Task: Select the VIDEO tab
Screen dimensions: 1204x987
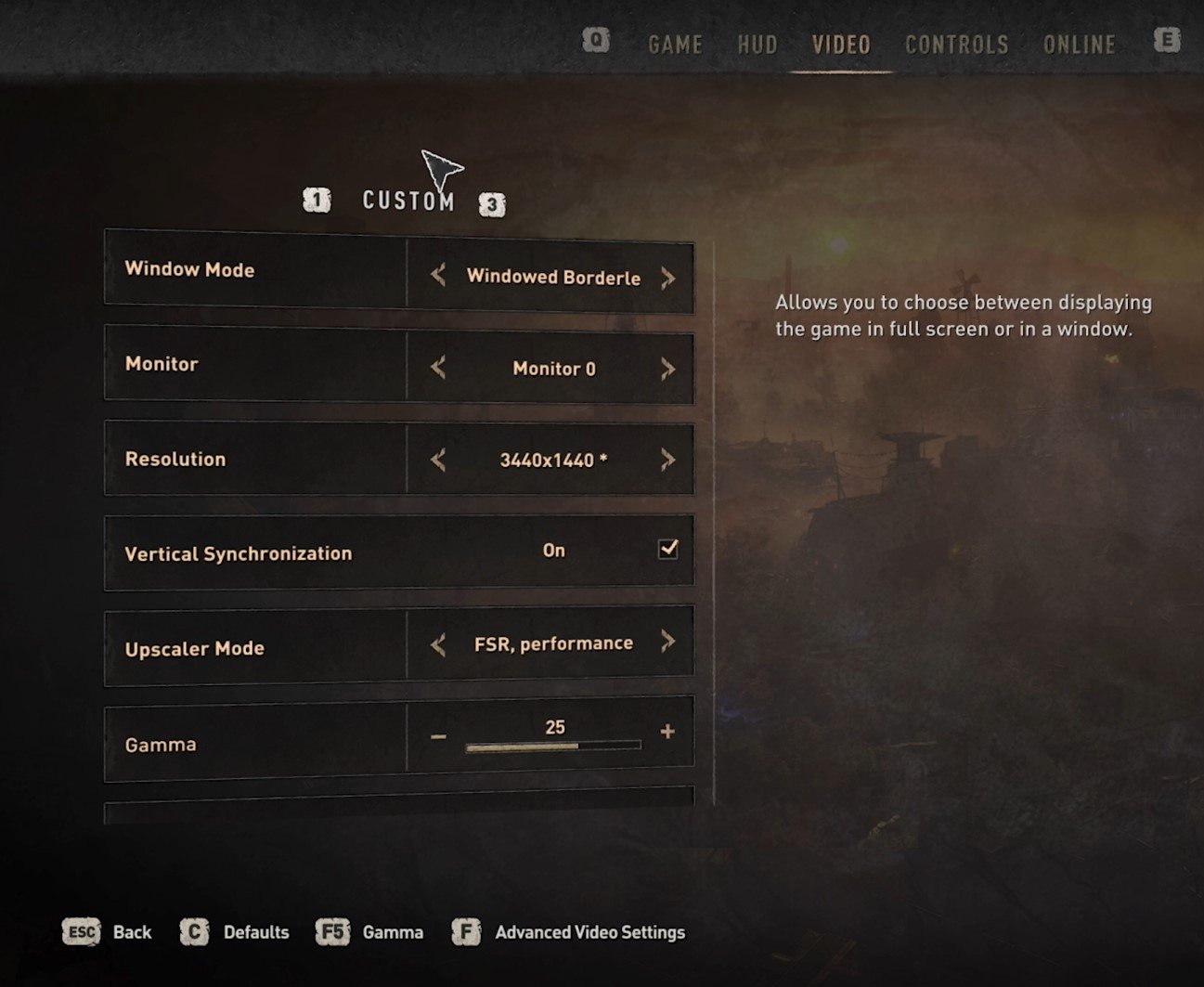Action: [841, 45]
